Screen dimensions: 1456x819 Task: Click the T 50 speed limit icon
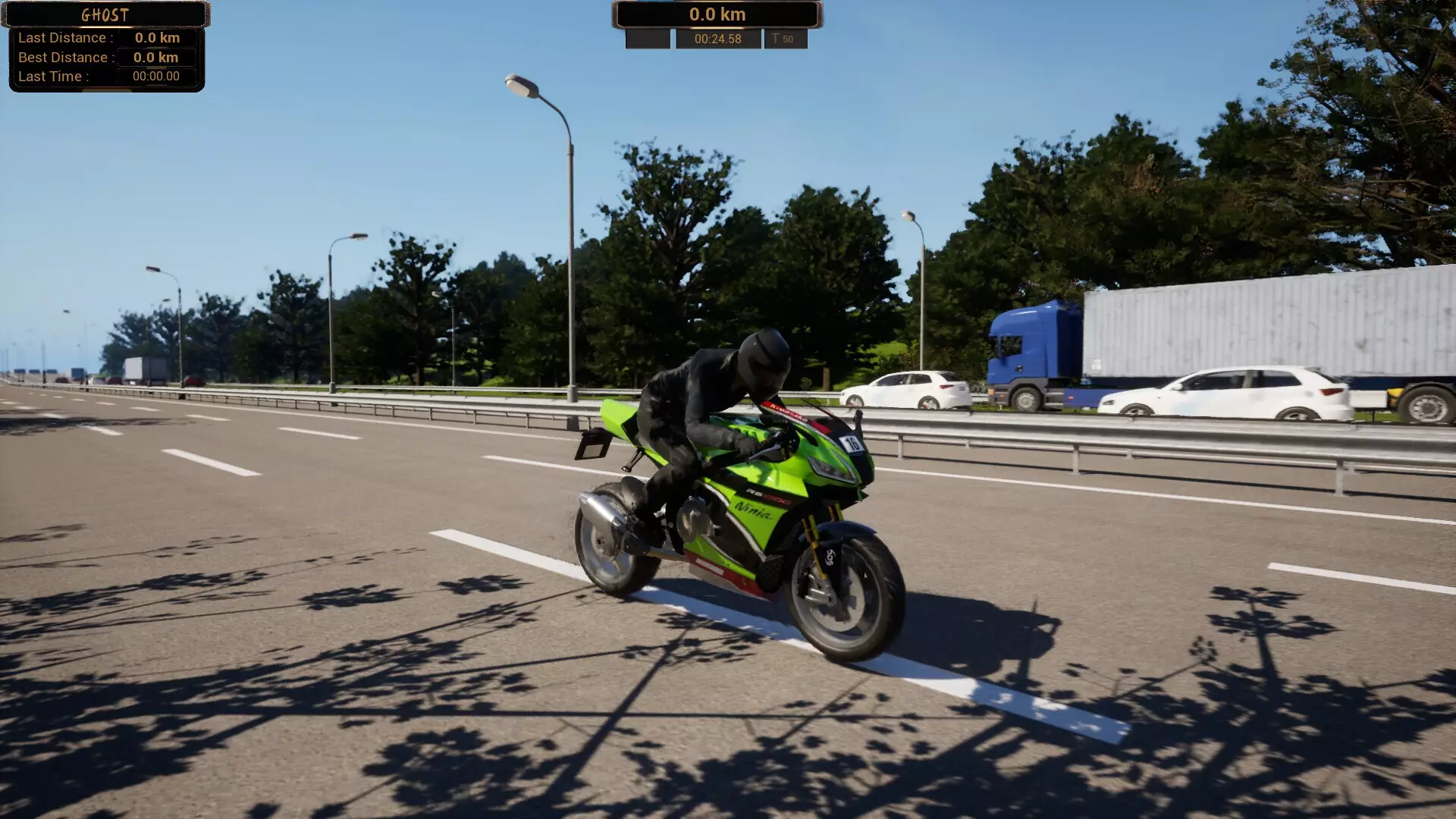tap(785, 38)
